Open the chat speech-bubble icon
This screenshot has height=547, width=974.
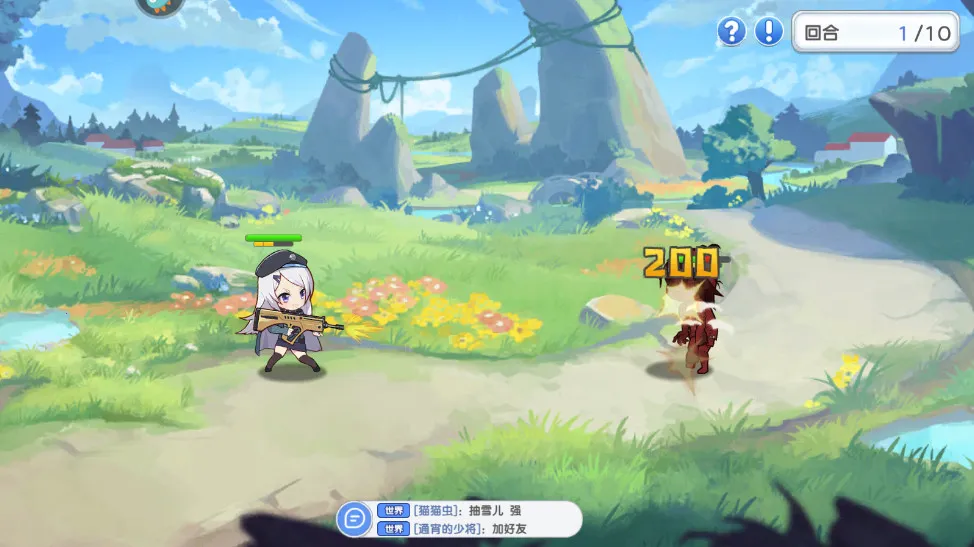[x=353, y=519]
